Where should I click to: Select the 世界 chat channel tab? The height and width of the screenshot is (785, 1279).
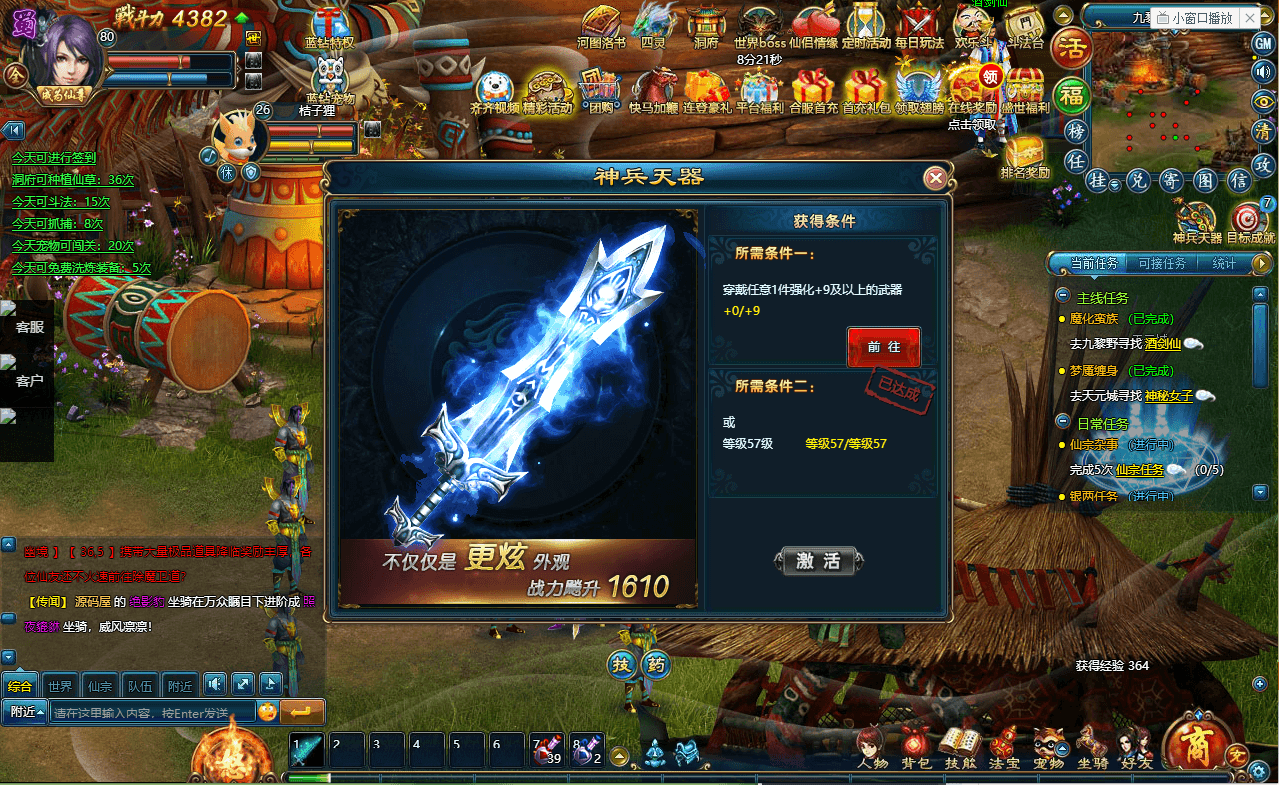60,686
